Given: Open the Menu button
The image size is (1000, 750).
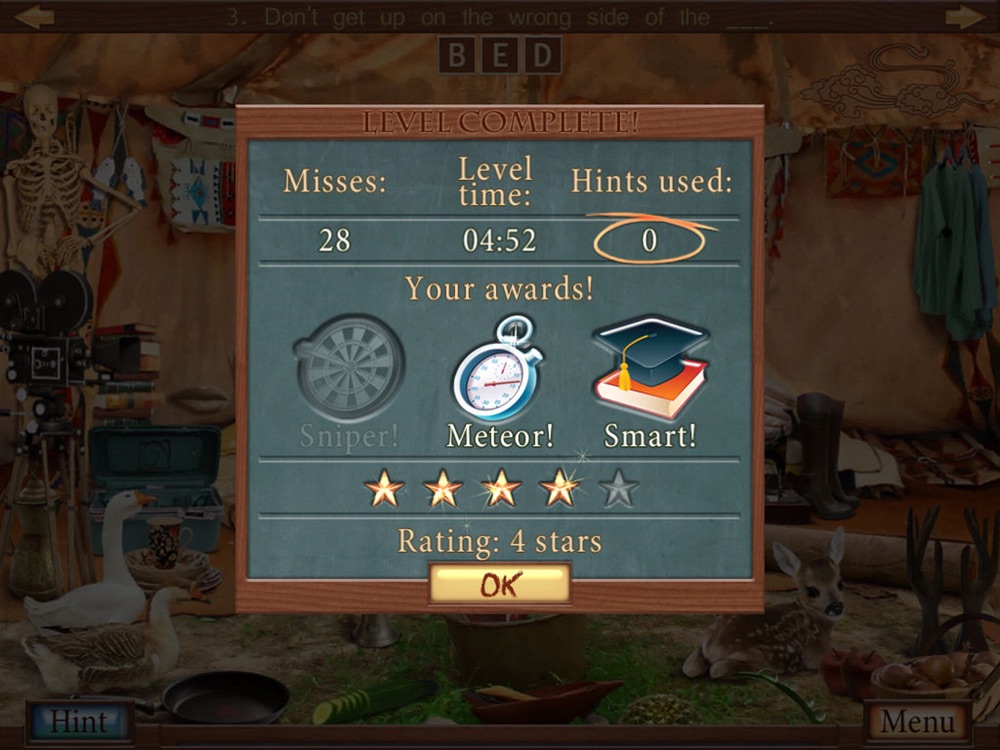Looking at the screenshot, I should pyautogui.click(x=918, y=720).
